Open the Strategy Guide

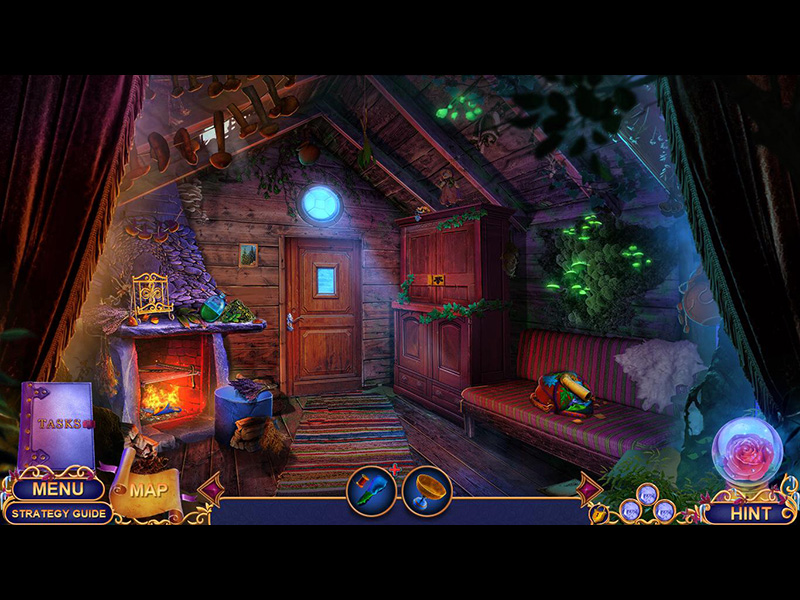[x=57, y=513]
